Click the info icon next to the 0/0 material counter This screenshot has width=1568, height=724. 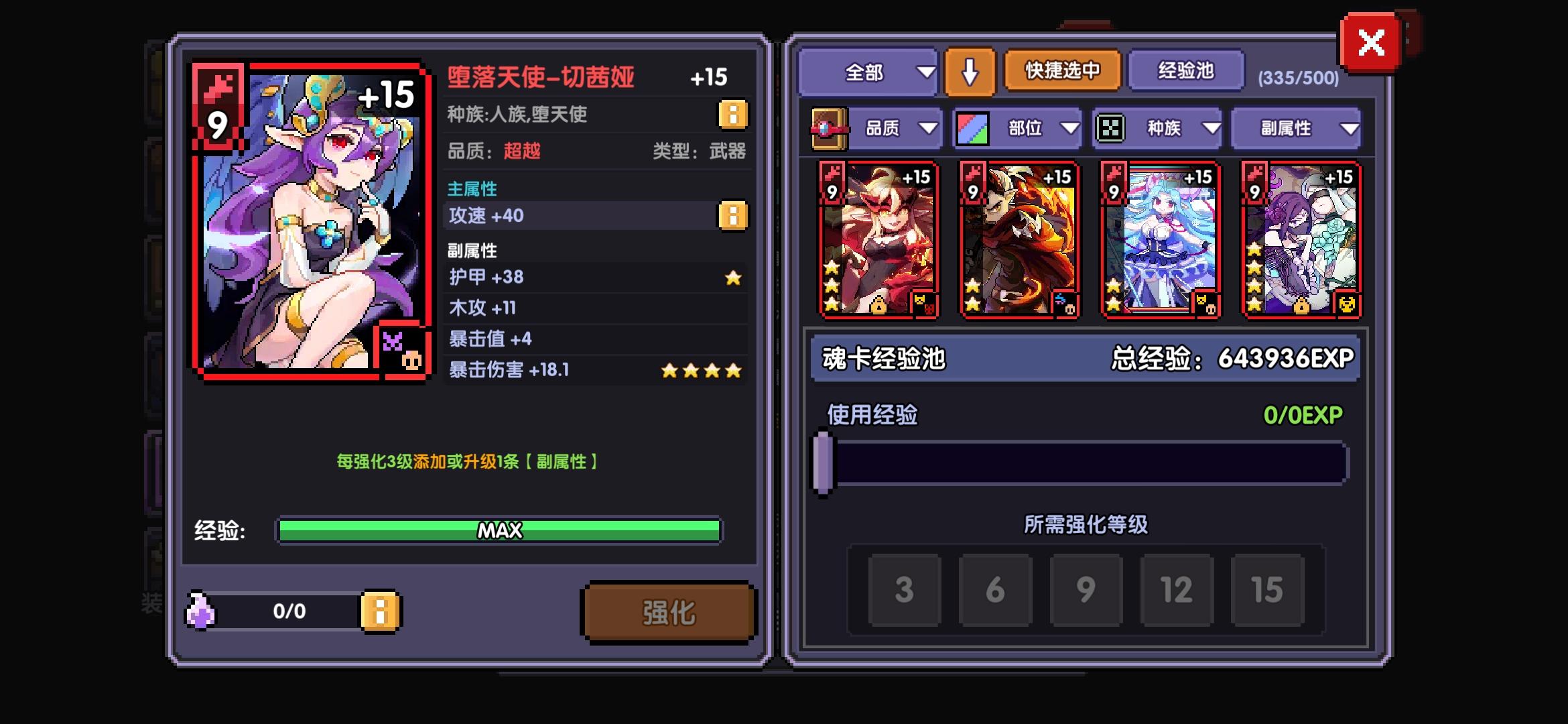(379, 612)
